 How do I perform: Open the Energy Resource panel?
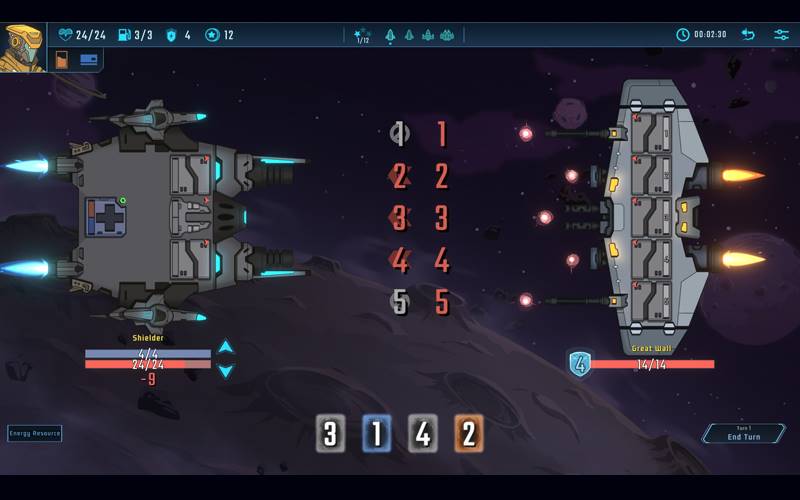tap(35, 433)
